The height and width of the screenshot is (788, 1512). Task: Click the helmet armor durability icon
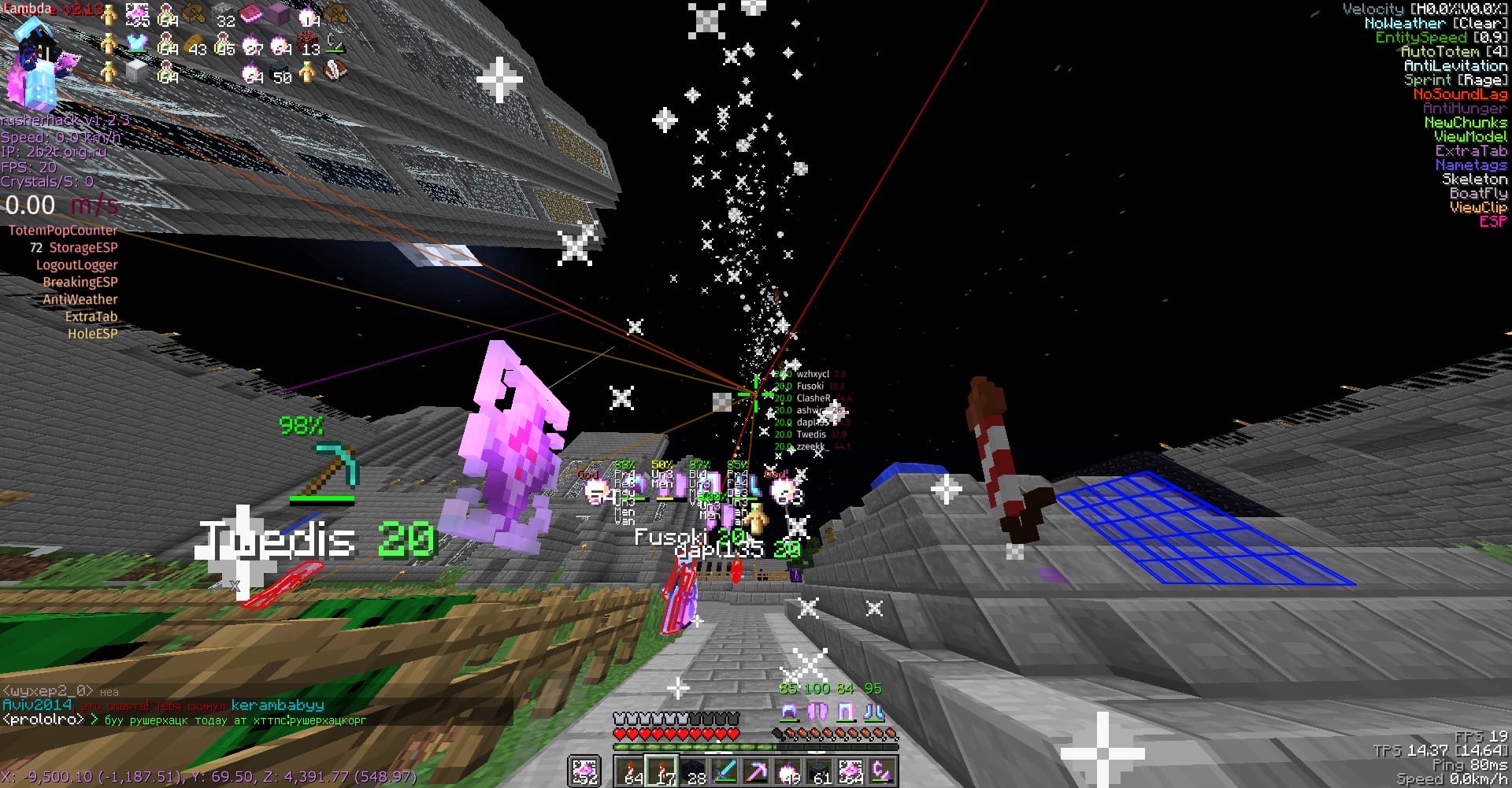pos(788,712)
